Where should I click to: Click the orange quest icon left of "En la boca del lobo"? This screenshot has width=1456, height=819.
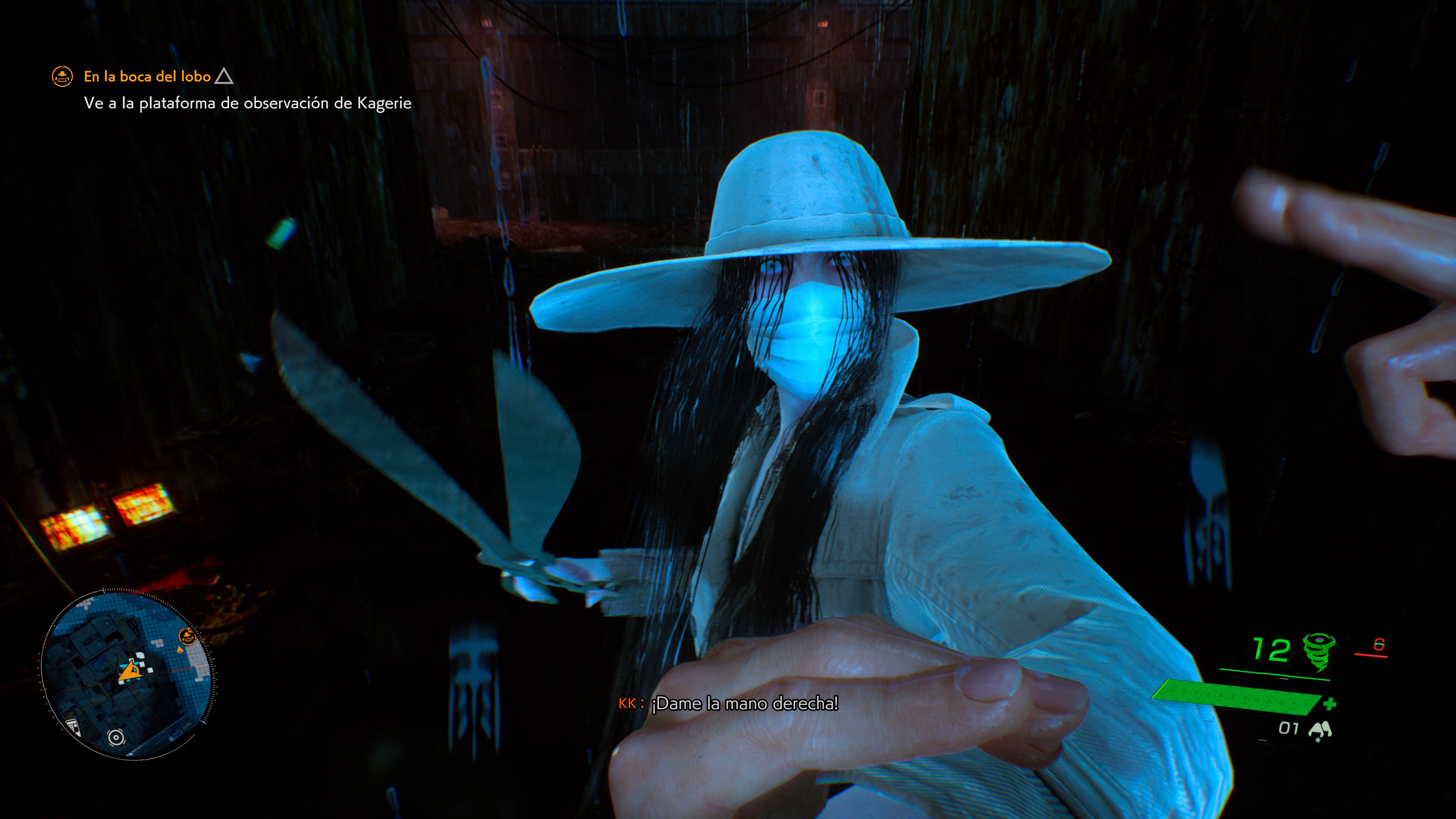(x=62, y=76)
